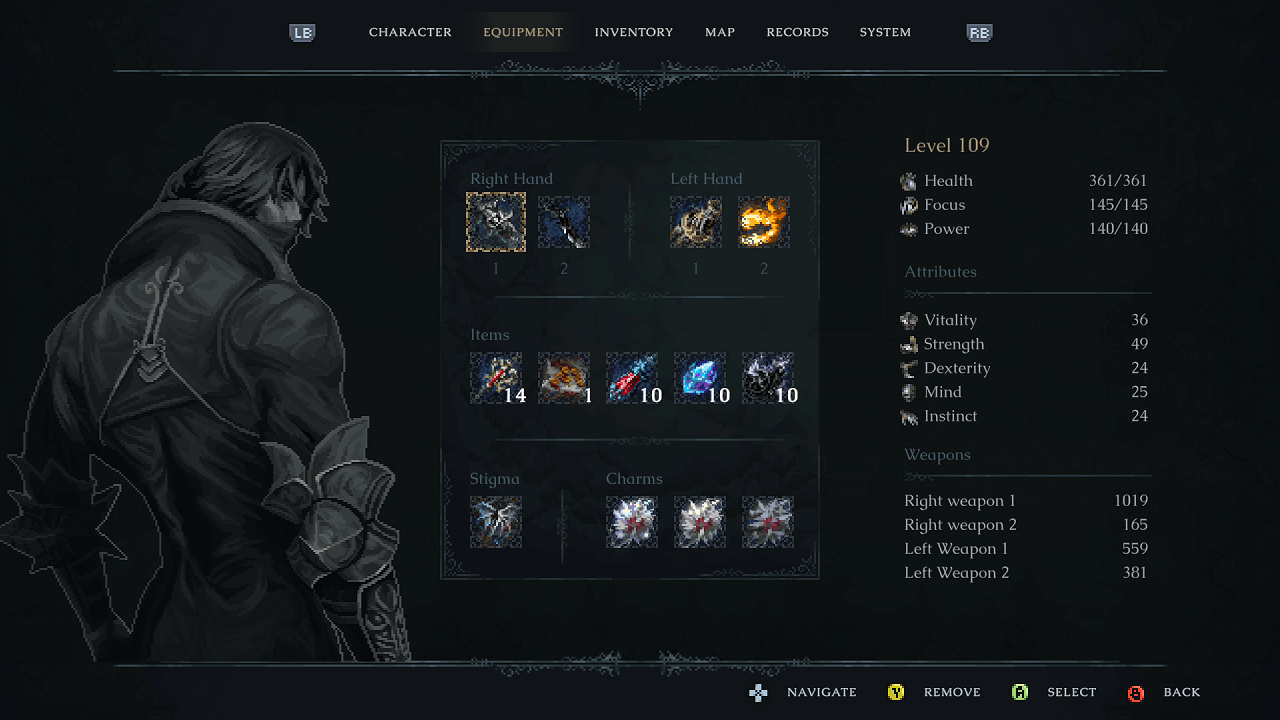
Task: Select the dark shadowy item with count 10
Action: point(768,378)
